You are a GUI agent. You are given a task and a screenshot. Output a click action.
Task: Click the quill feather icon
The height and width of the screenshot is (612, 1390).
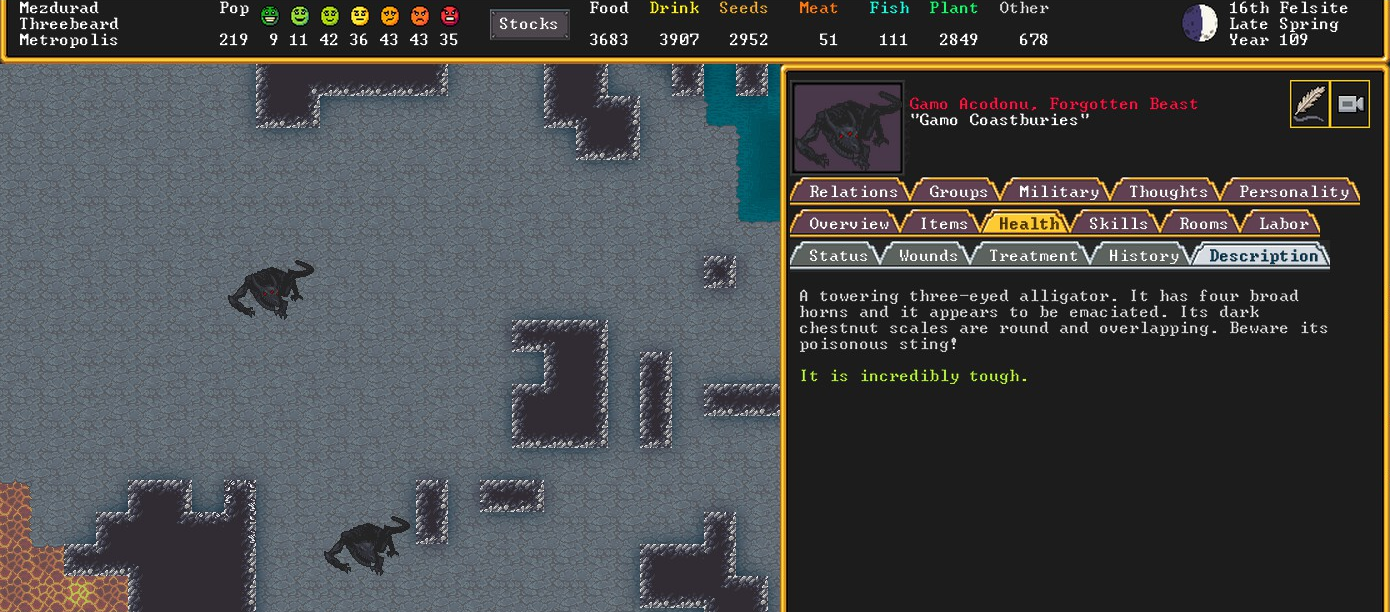click(1309, 104)
